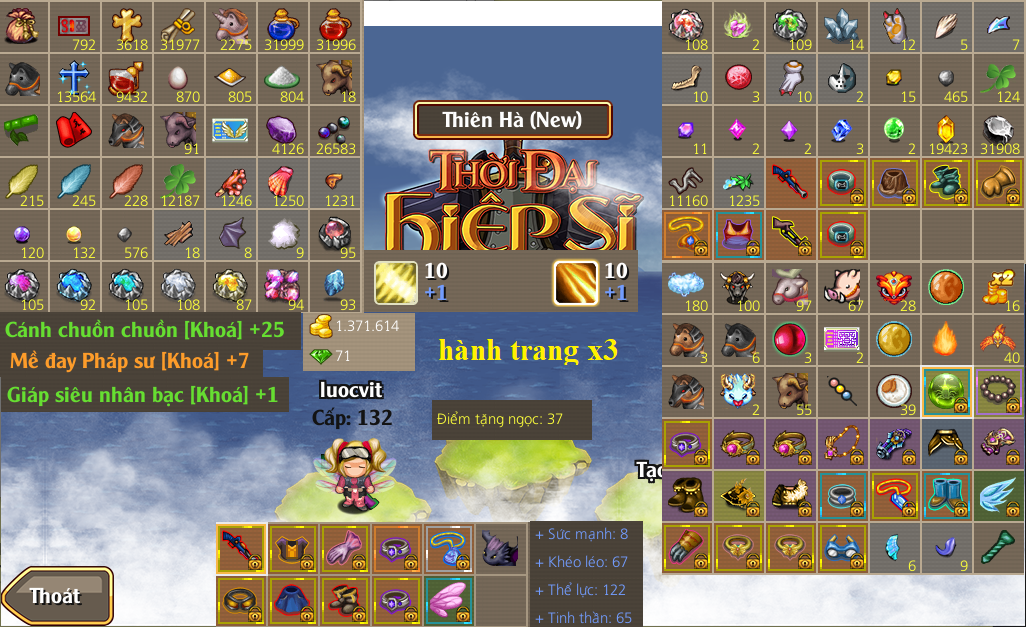Click the purple gemstone with 4126 count
1026x627 pixels.
(x=283, y=130)
